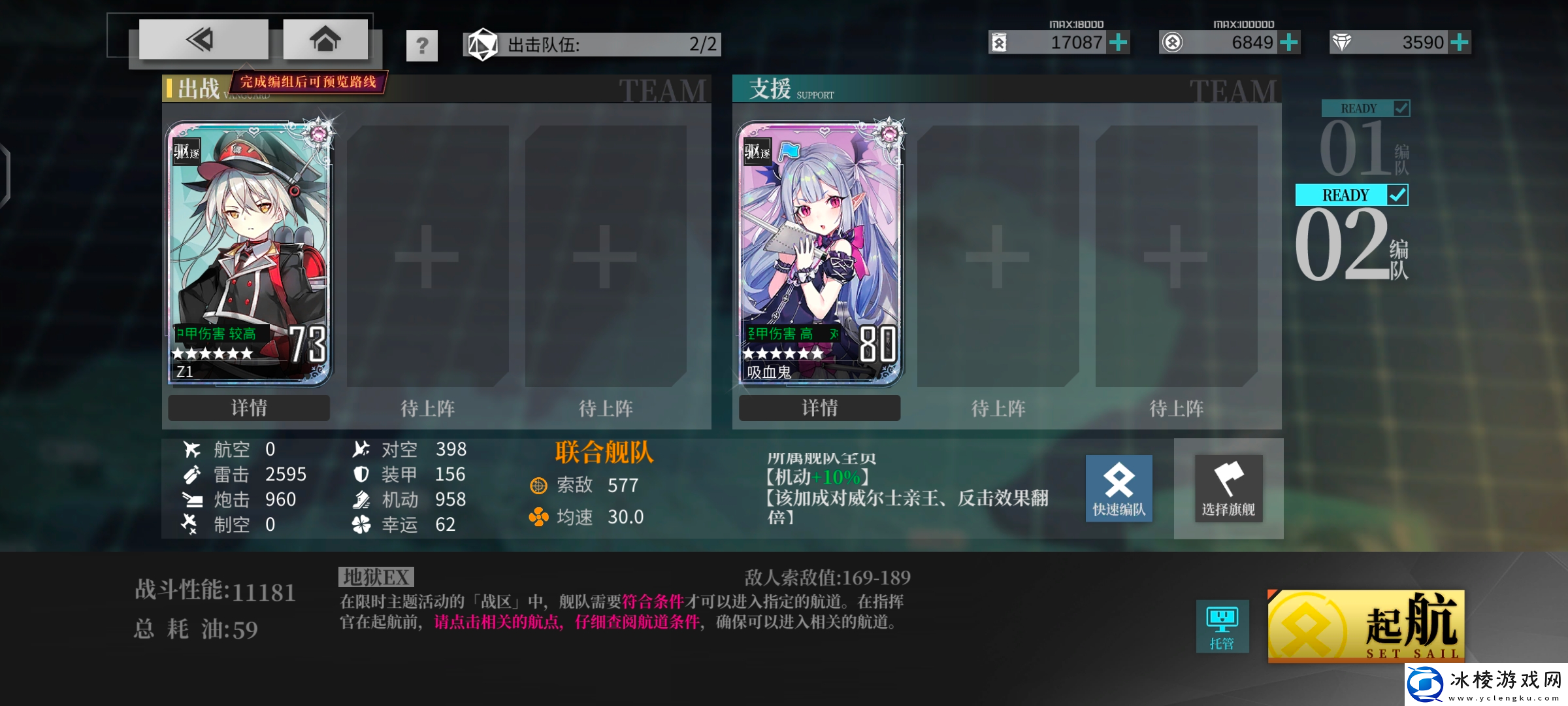Click 详情 under the 吸血鬼 card
Viewport: 1568px width, 706px height.
(819, 407)
